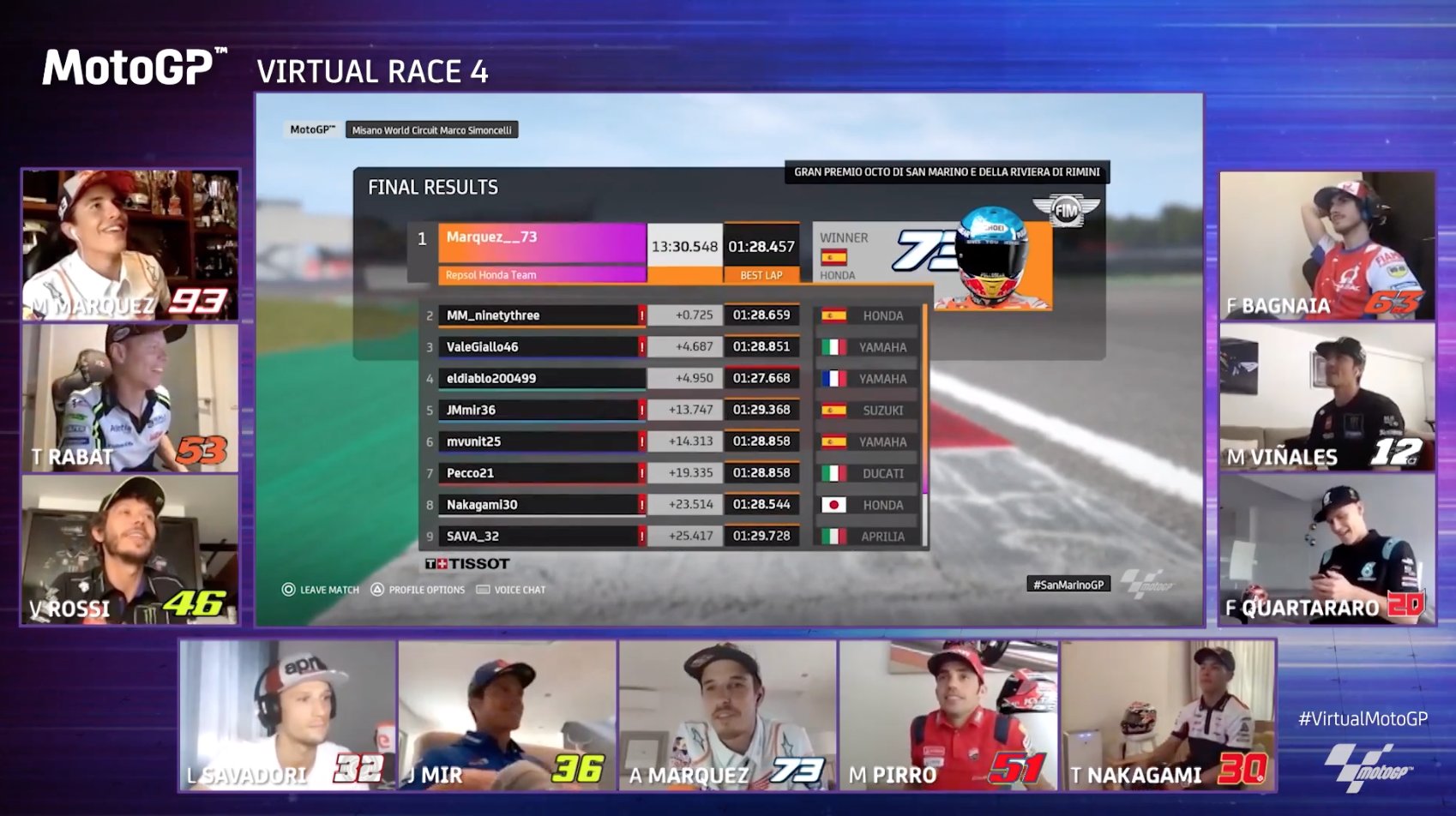1456x816 pixels.
Task: Select the JMmir36 results entry
Action: [540, 411]
